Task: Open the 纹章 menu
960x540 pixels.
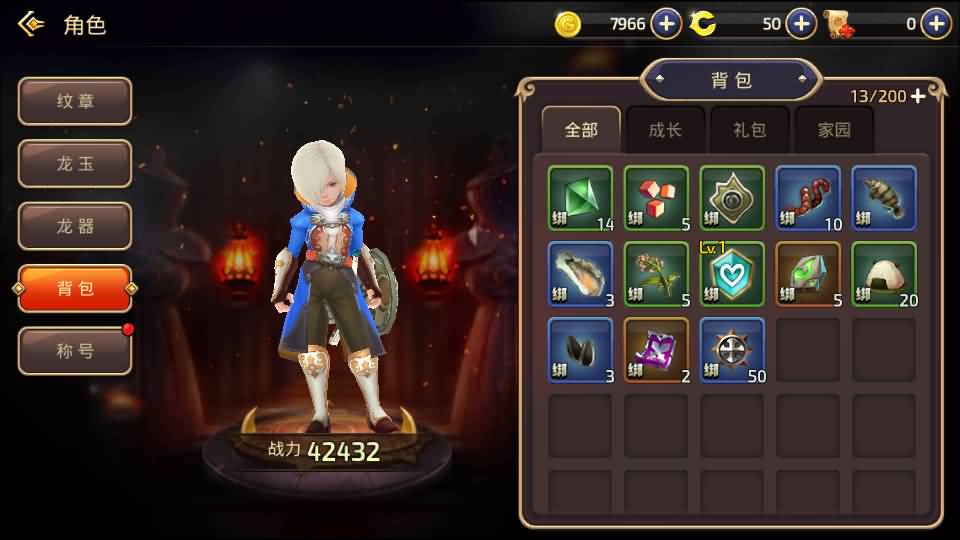Action: click(75, 101)
